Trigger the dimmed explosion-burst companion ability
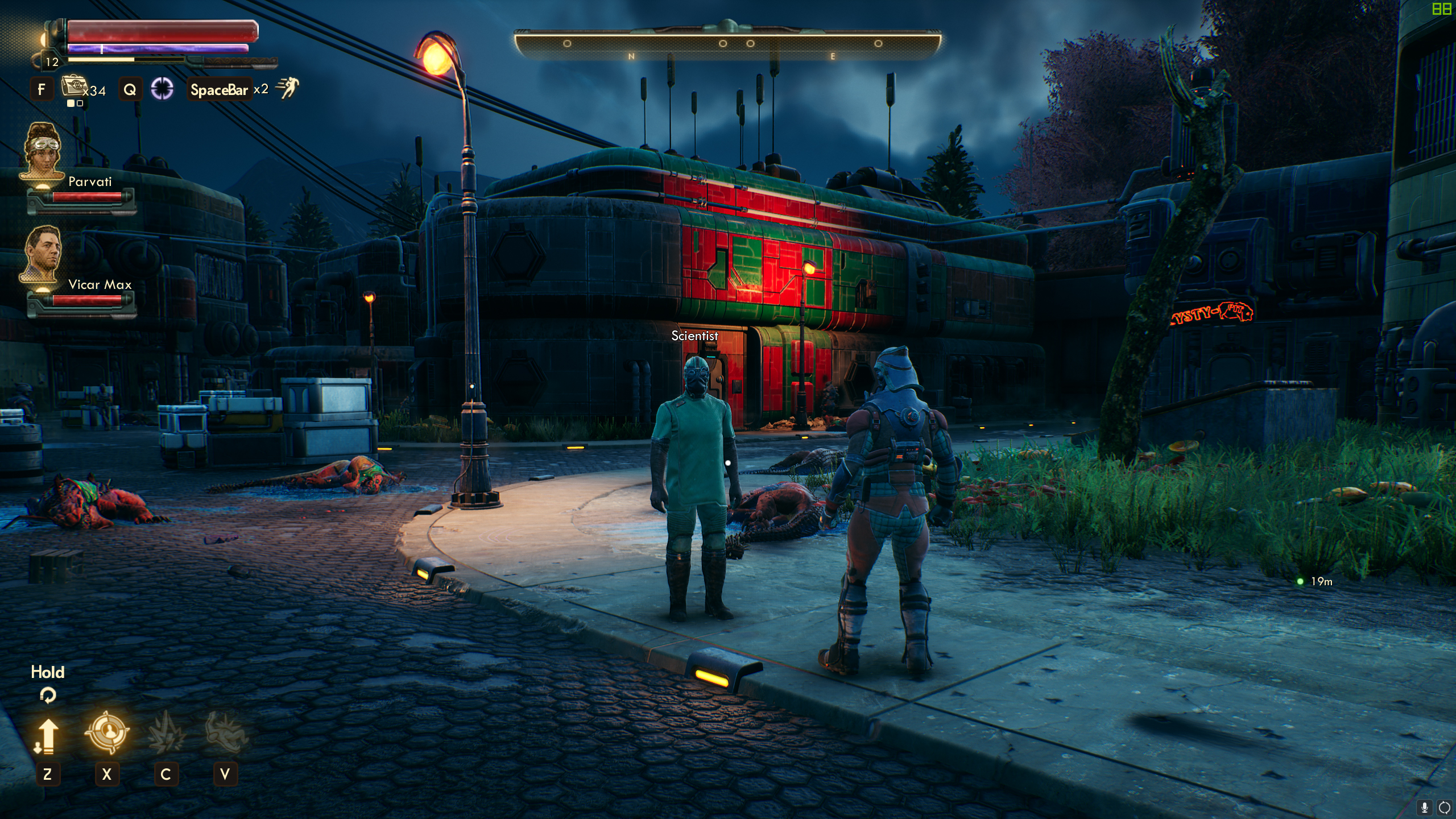Viewport: 1456px width, 819px height. pyautogui.click(x=166, y=732)
